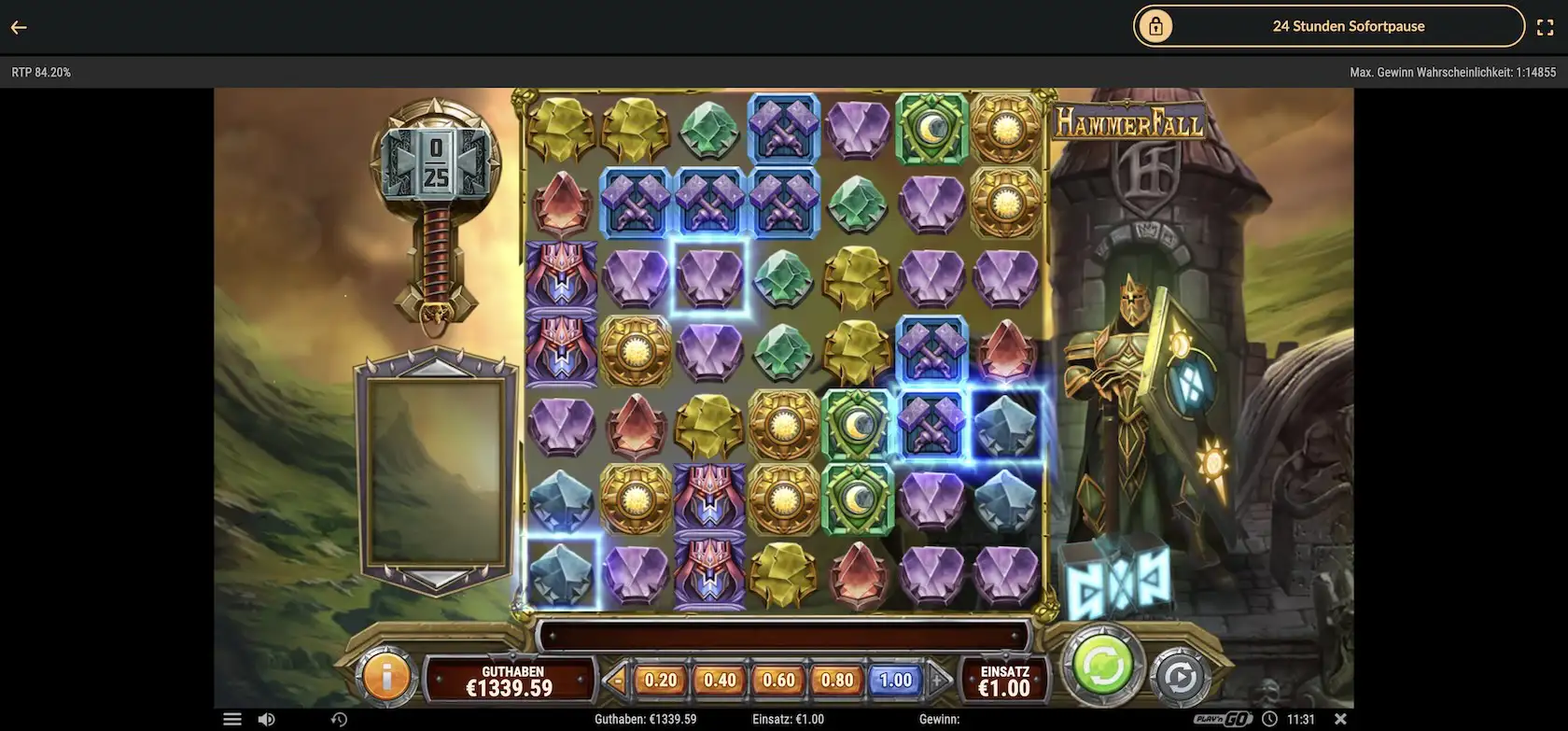
Task: Choose the 0.40 bet value
Action: tap(720, 681)
